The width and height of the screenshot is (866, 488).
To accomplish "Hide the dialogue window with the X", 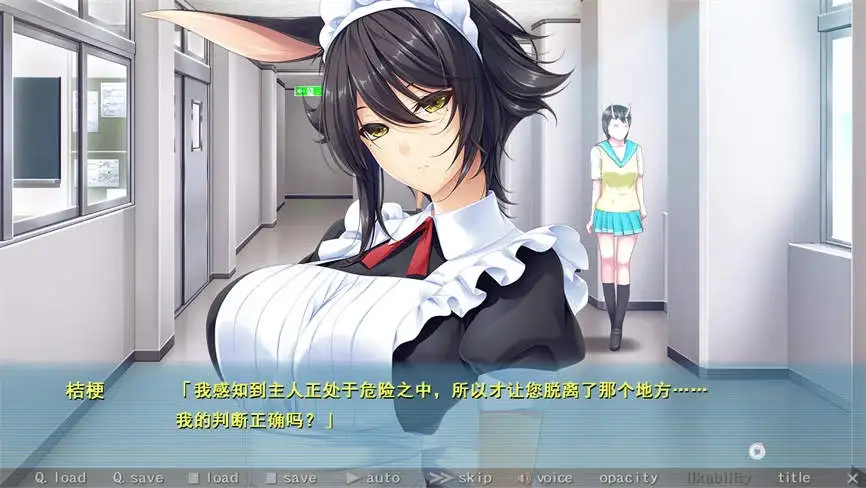I will coord(852,478).
